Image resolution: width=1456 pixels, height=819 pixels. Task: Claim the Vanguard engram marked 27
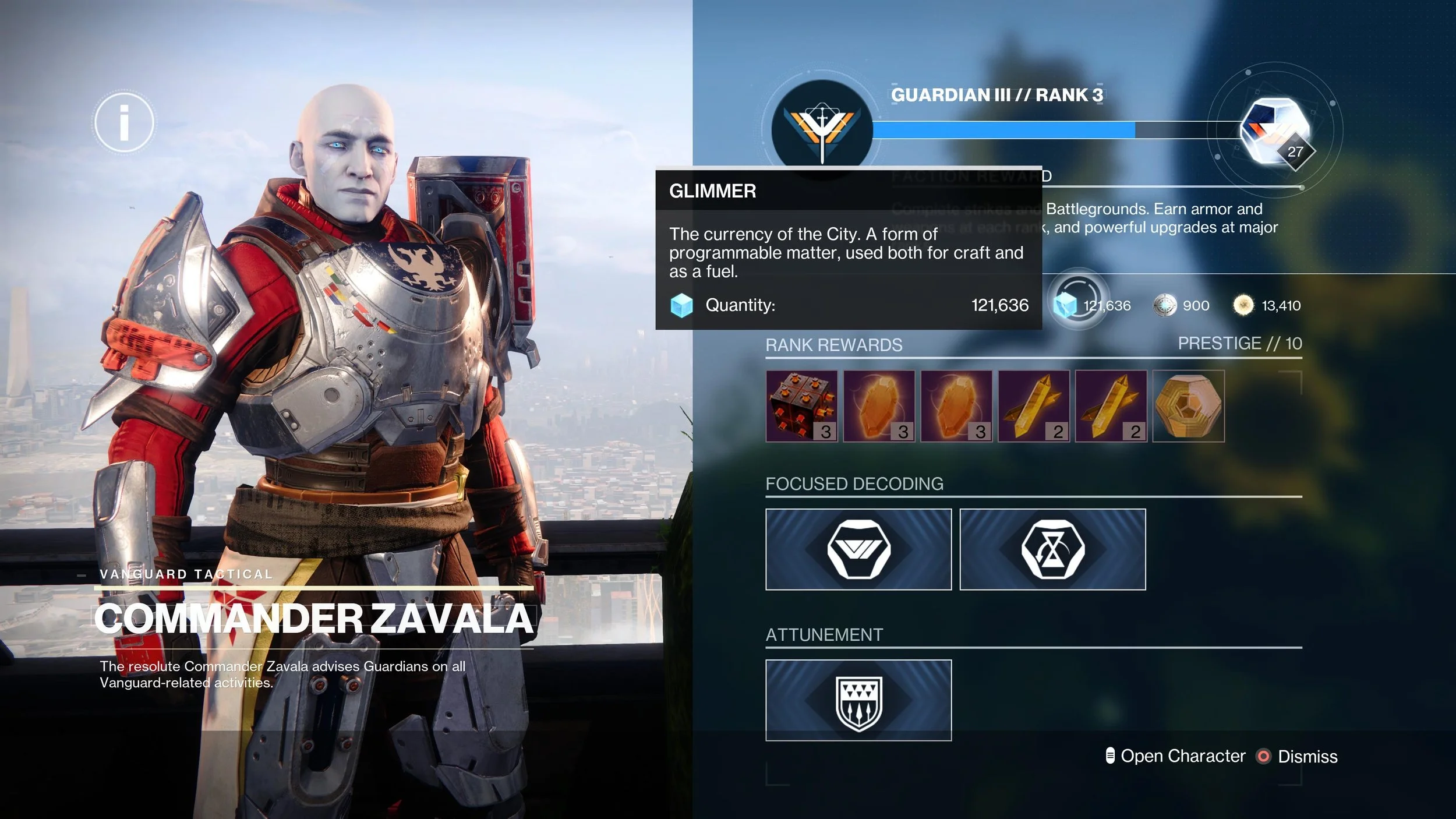pos(1275,132)
